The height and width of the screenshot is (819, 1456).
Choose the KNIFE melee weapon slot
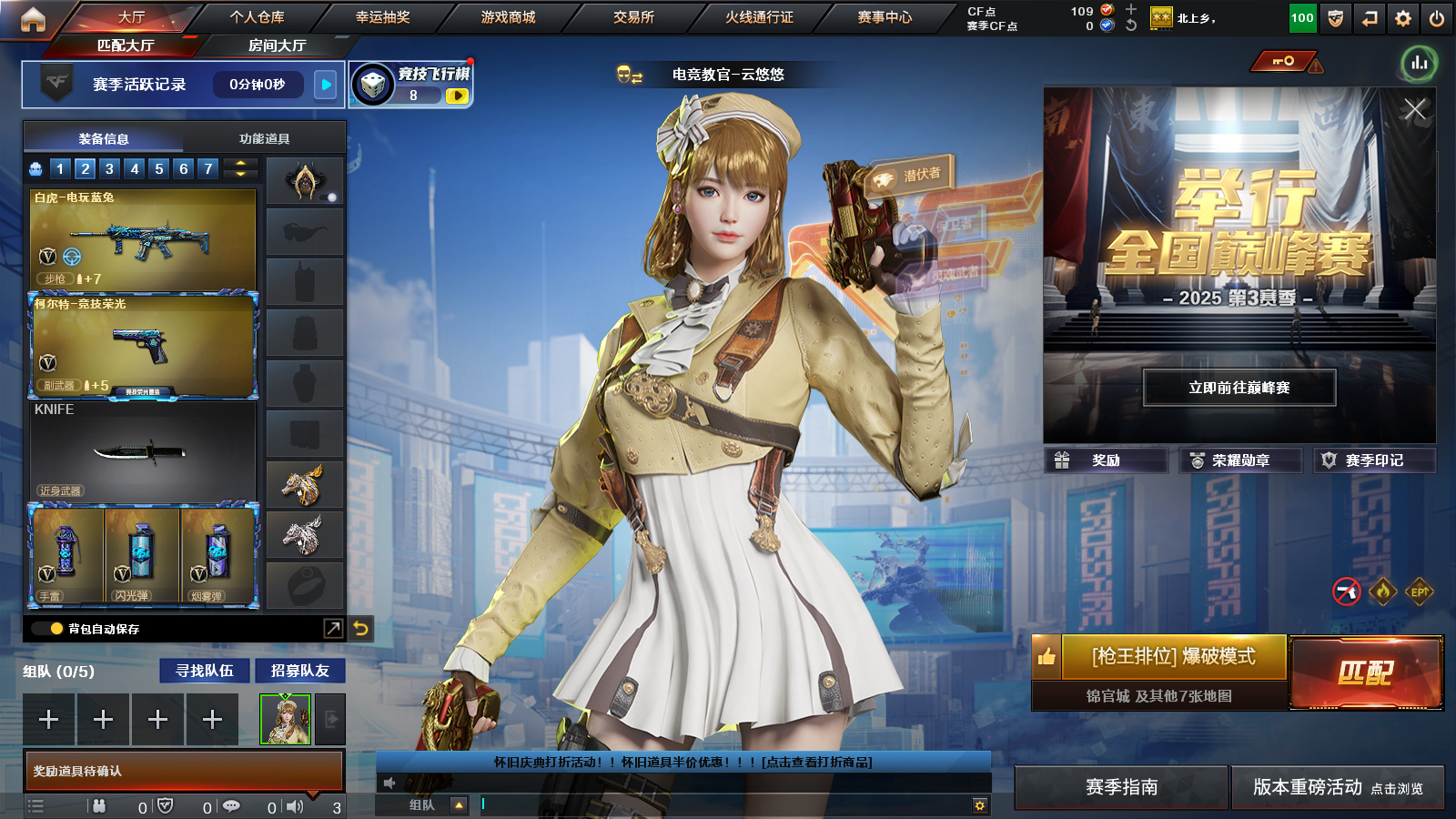tap(143, 451)
